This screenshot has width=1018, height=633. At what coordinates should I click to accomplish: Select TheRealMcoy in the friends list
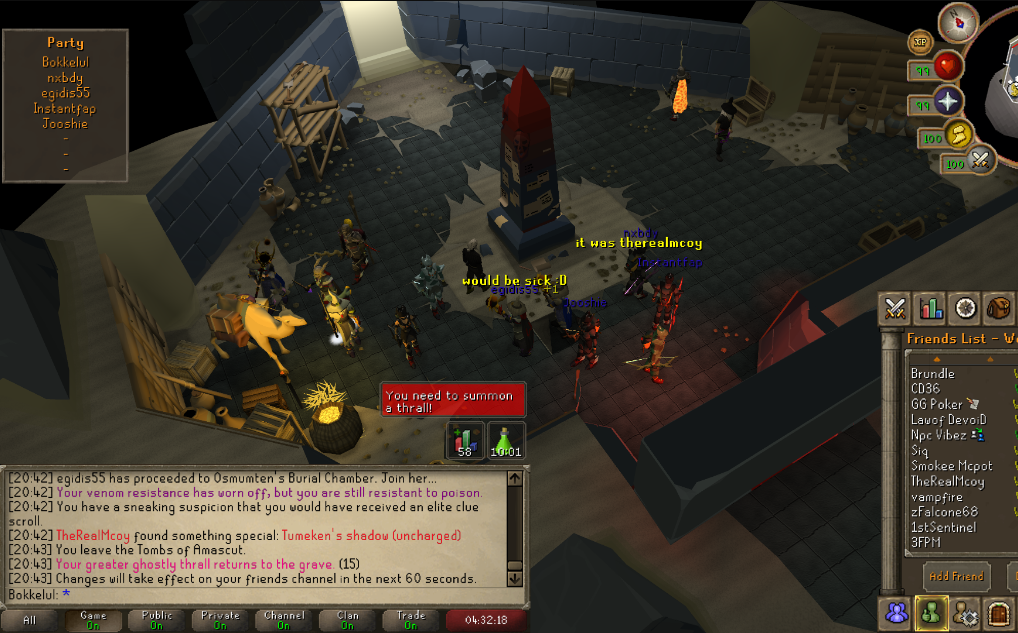pos(947,481)
